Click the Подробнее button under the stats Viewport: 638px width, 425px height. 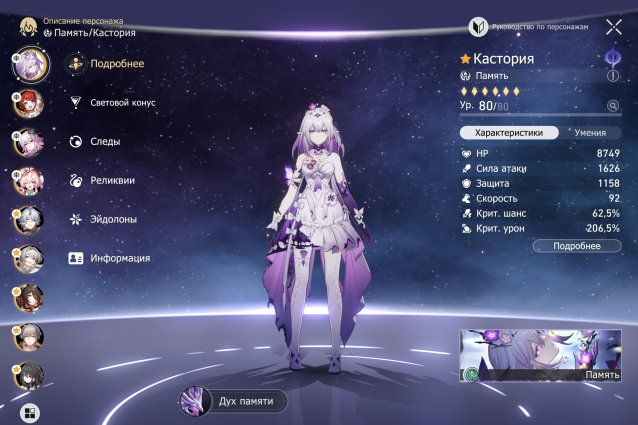point(577,245)
